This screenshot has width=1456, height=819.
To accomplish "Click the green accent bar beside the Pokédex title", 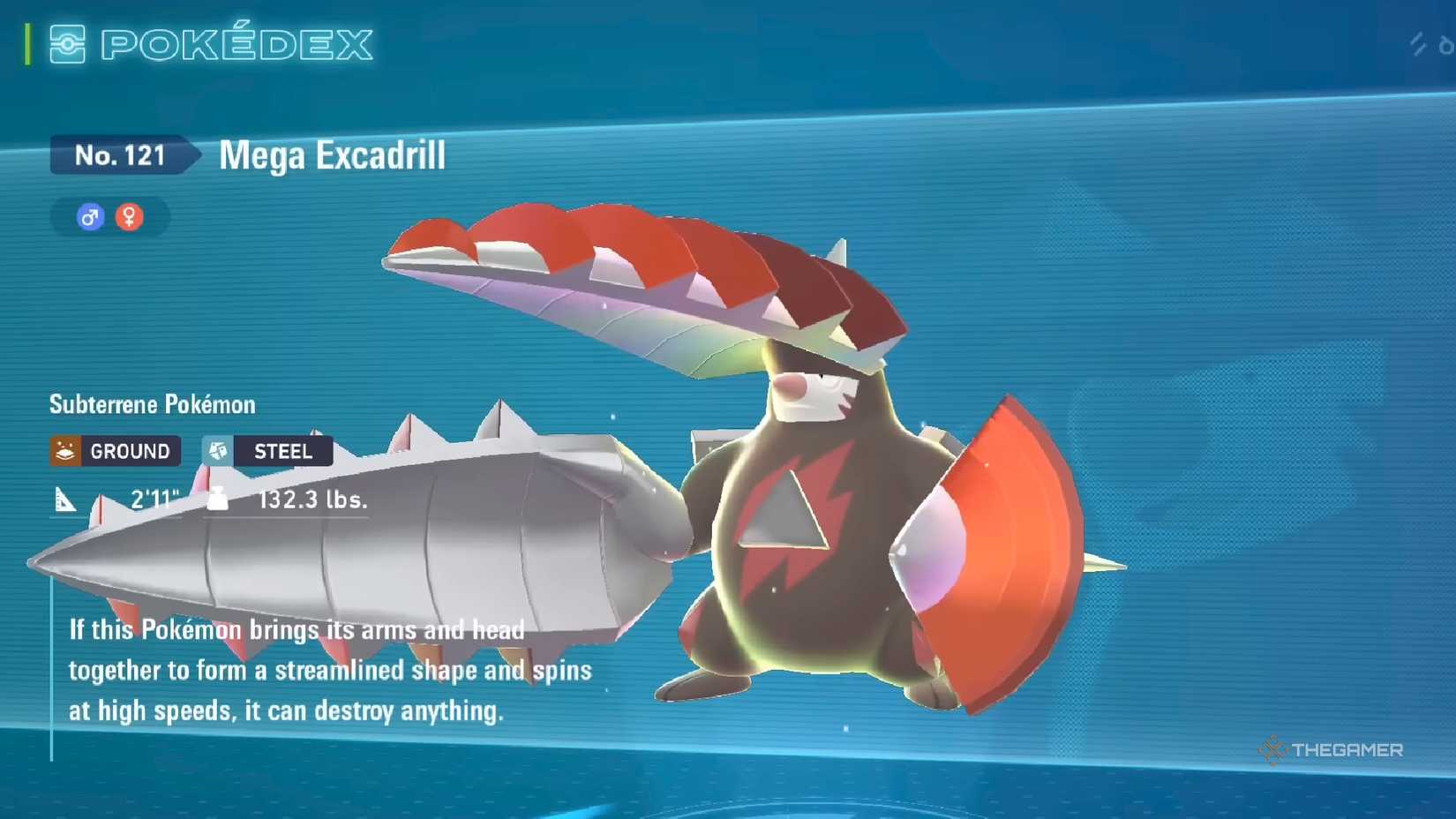I will [27, 41].
